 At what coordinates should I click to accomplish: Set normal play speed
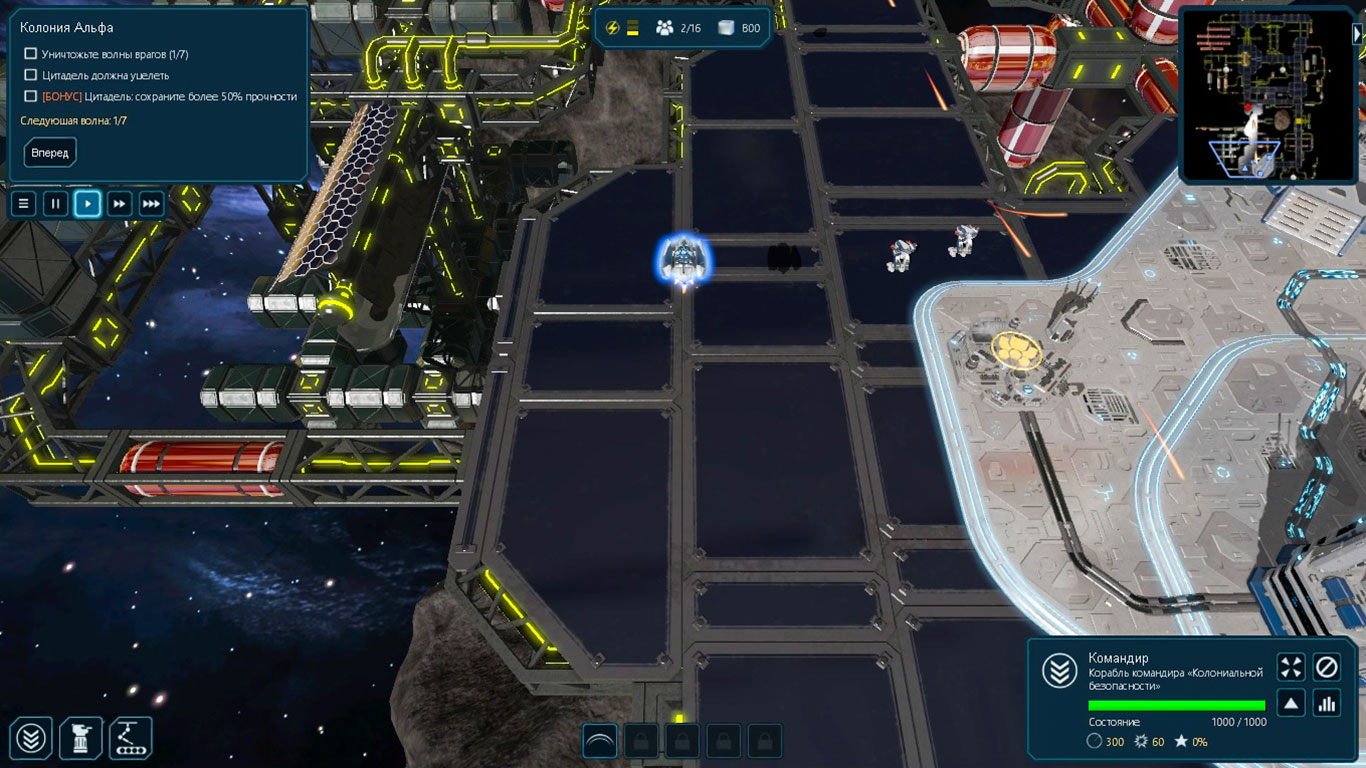[x=88, y=204]
